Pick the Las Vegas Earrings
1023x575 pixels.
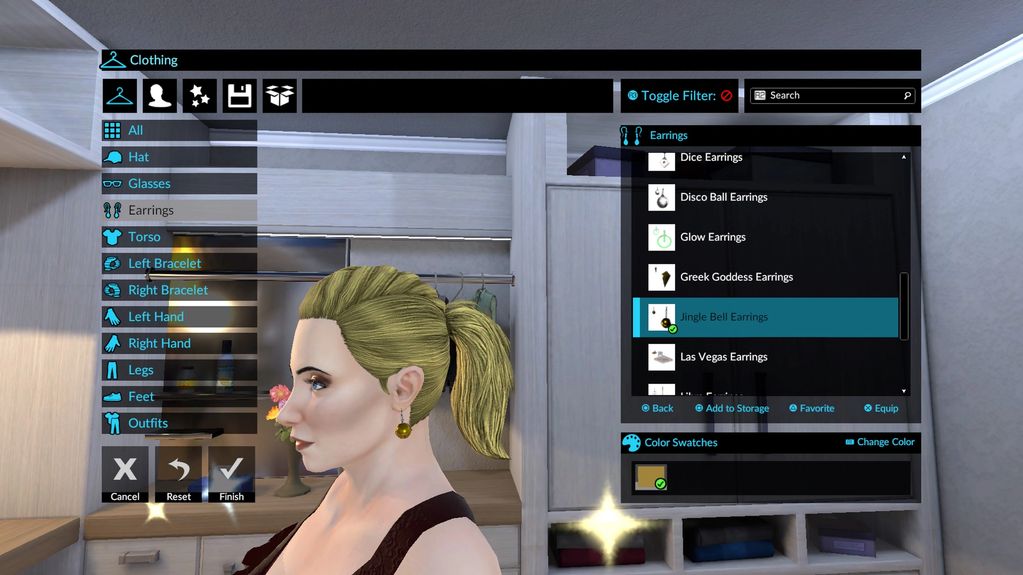pyautogui.click(x=723, y=357)
